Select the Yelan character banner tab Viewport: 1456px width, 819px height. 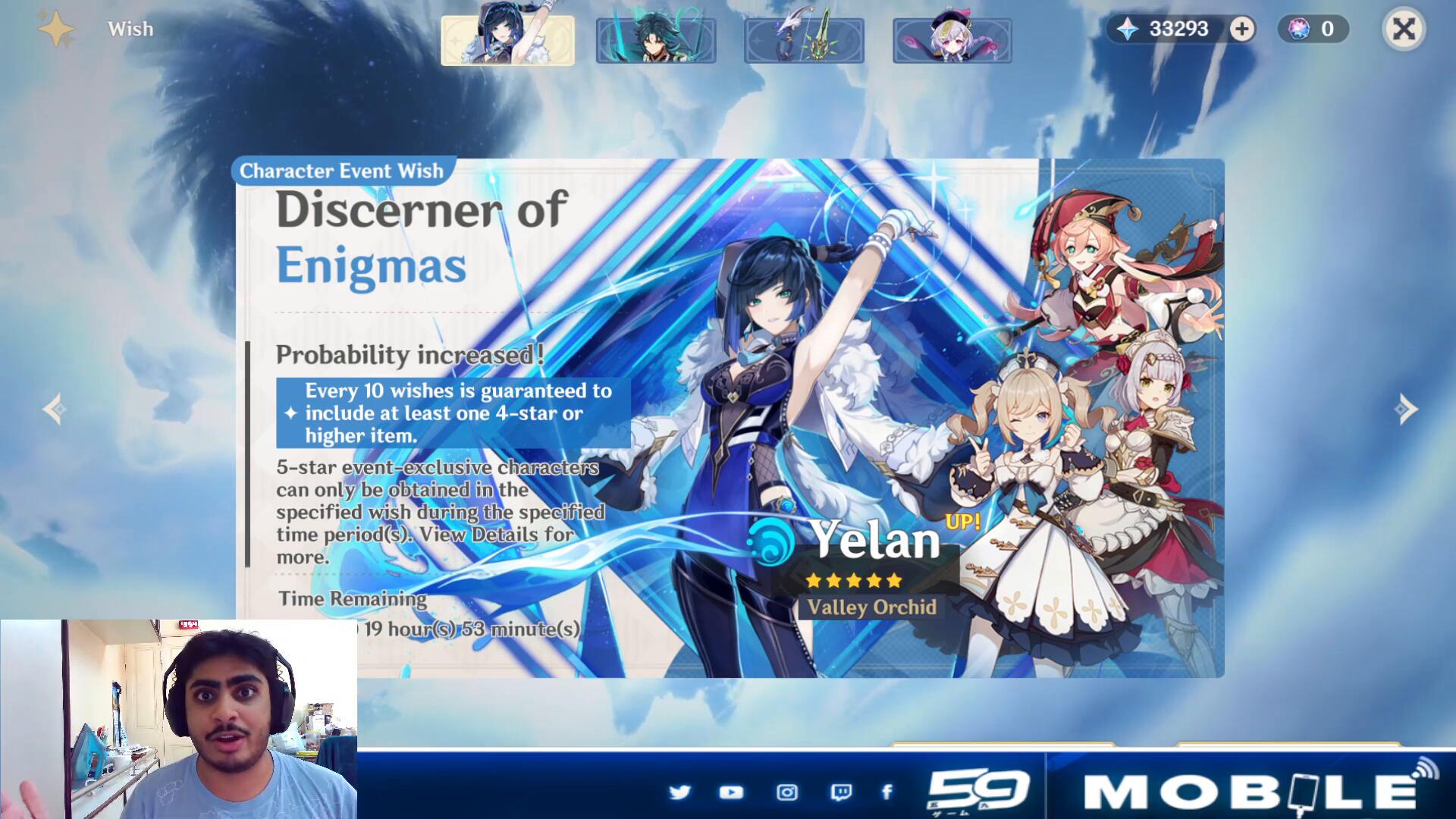click(507, 39)
